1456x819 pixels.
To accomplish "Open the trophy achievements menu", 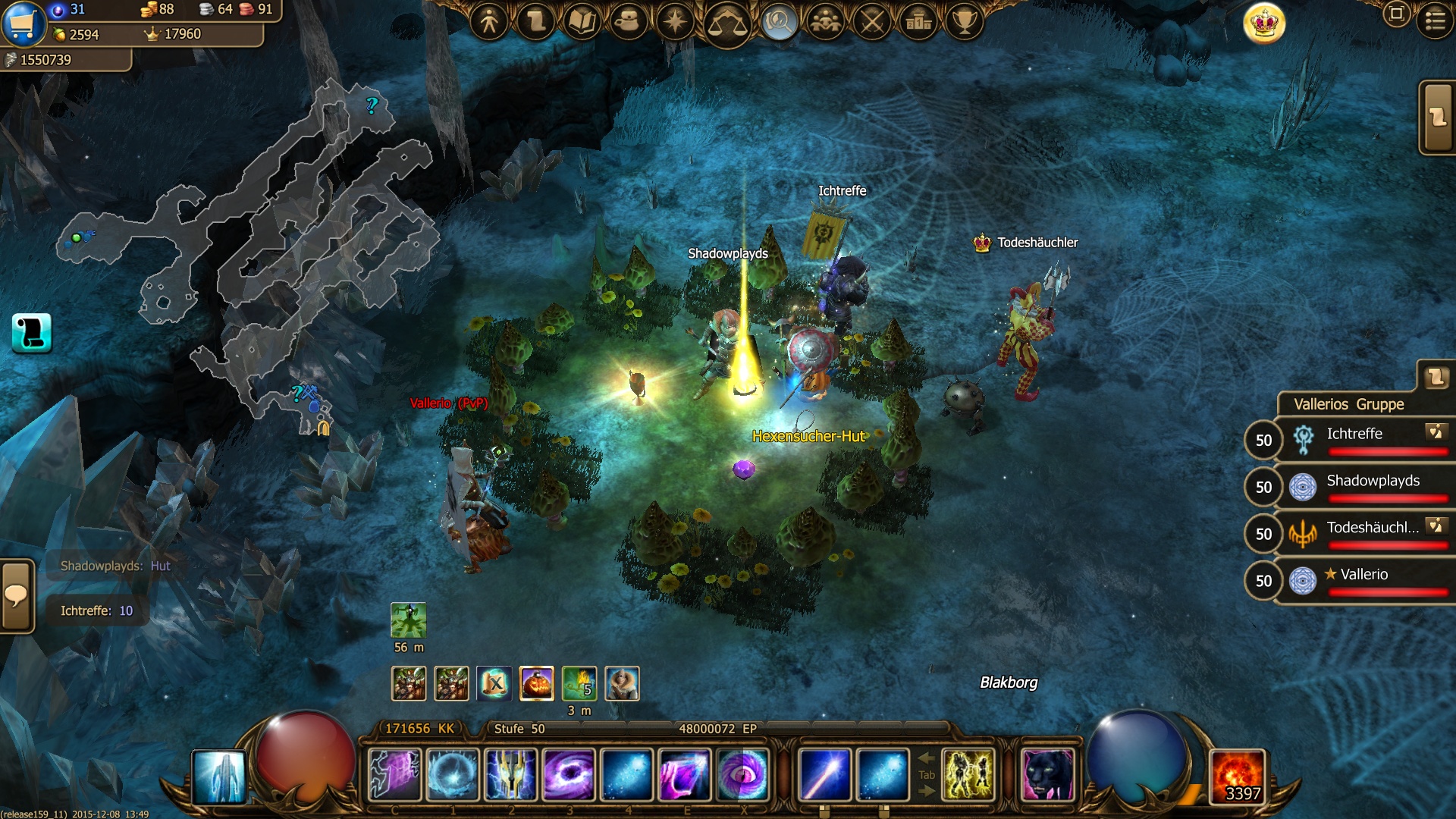I will [x=965, y=21].
